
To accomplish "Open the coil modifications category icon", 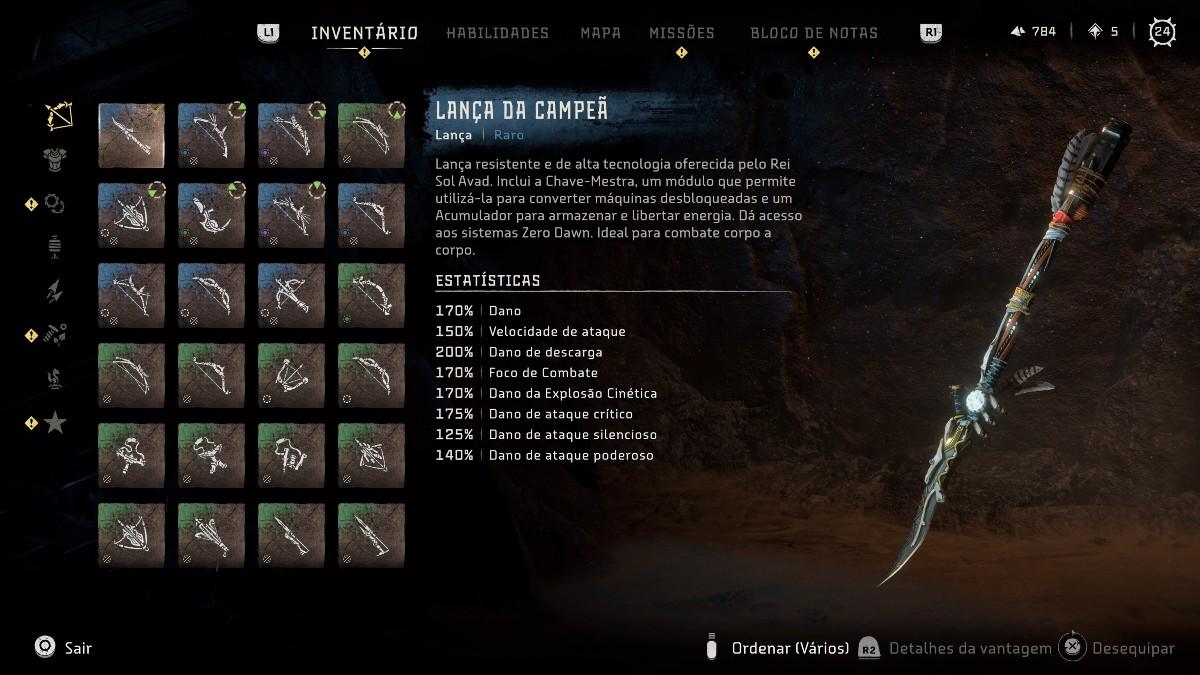I will [55, 204].
